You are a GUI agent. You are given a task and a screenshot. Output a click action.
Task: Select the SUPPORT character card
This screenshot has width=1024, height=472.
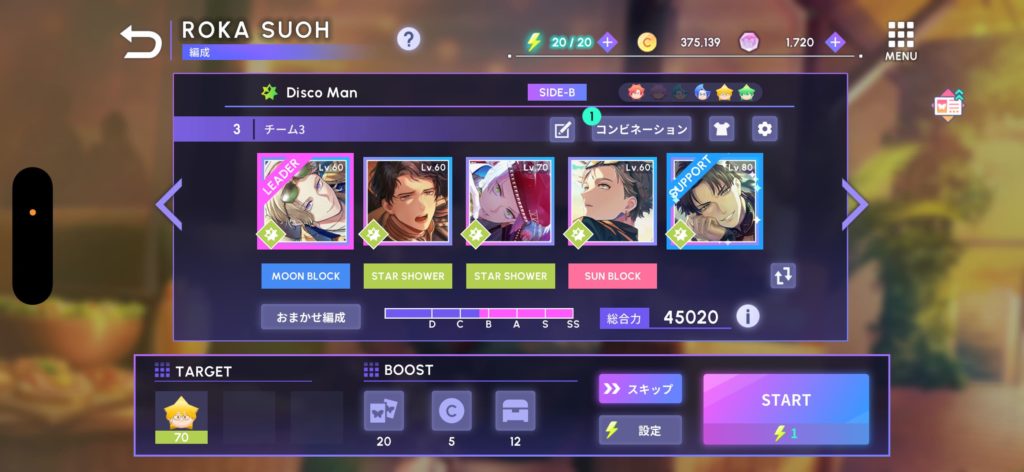714,201
